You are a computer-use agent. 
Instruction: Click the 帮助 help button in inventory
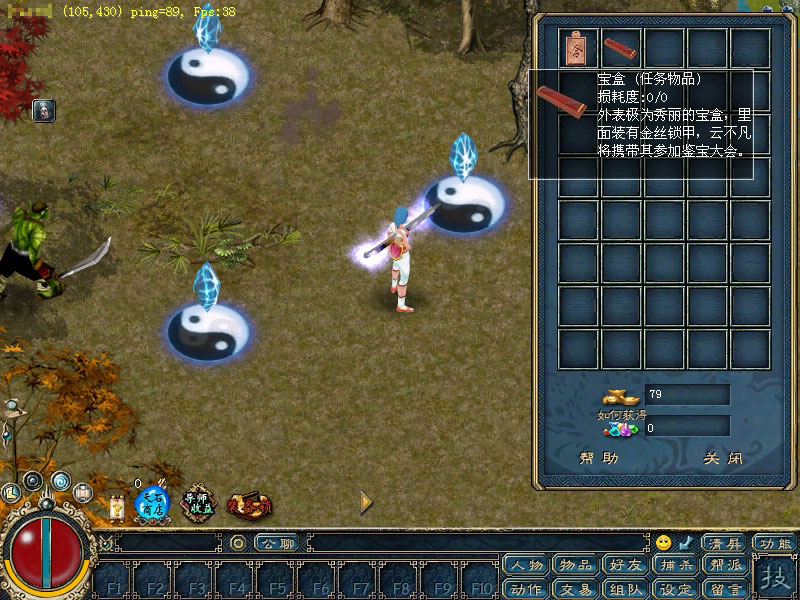[x=599, y=459]
